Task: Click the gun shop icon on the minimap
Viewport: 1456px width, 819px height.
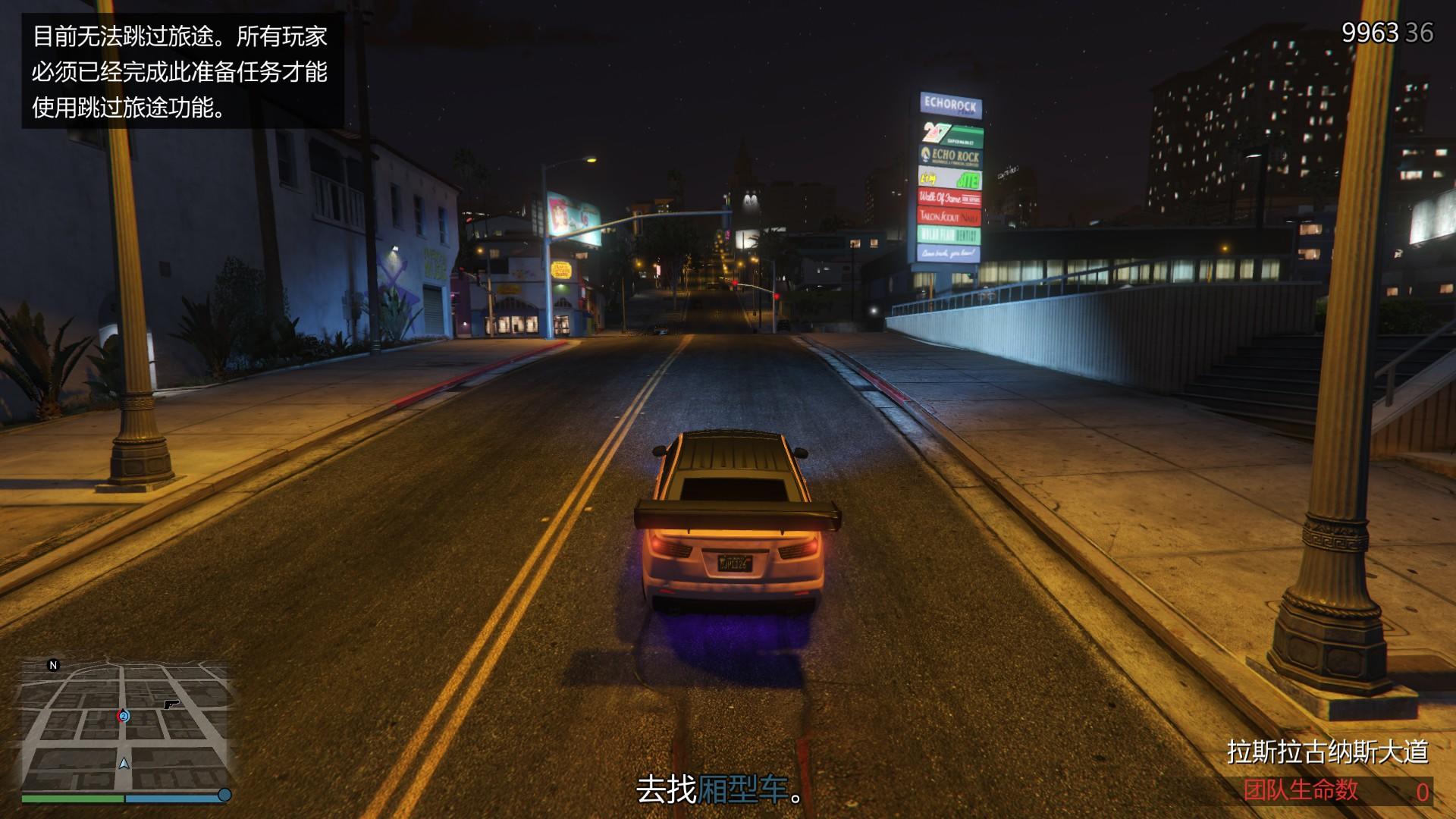Action: (x=172, y=704)
